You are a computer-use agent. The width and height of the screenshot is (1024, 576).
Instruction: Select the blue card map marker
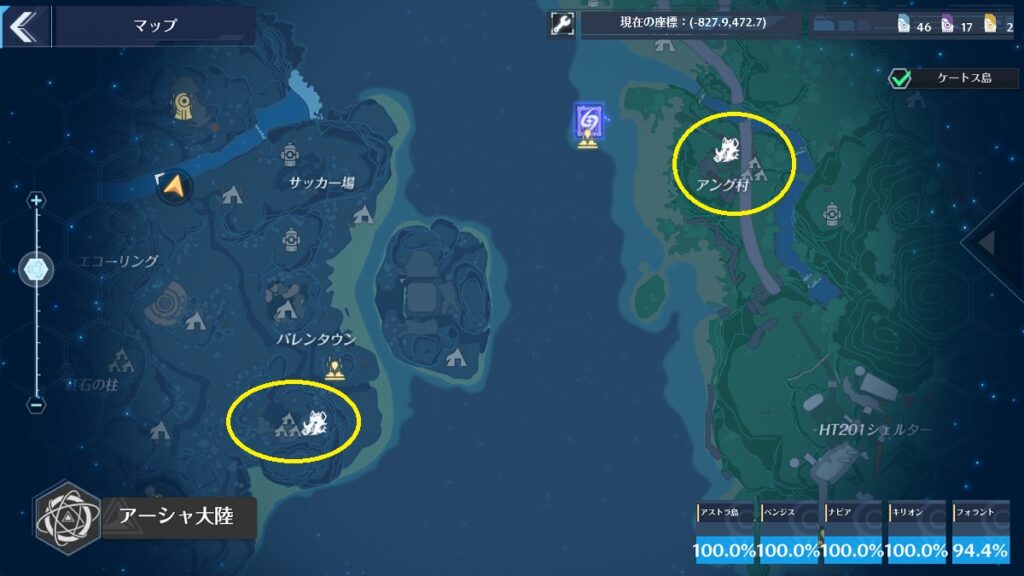coord(588,122)
